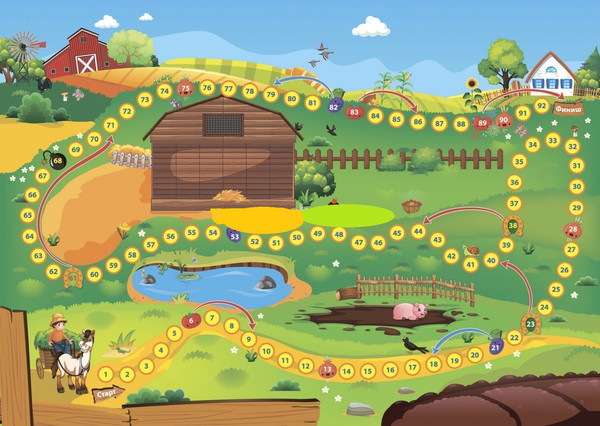Viewport: 600px width, 426px height.
Task: Choose board space number 17
Action: (412, 369)
